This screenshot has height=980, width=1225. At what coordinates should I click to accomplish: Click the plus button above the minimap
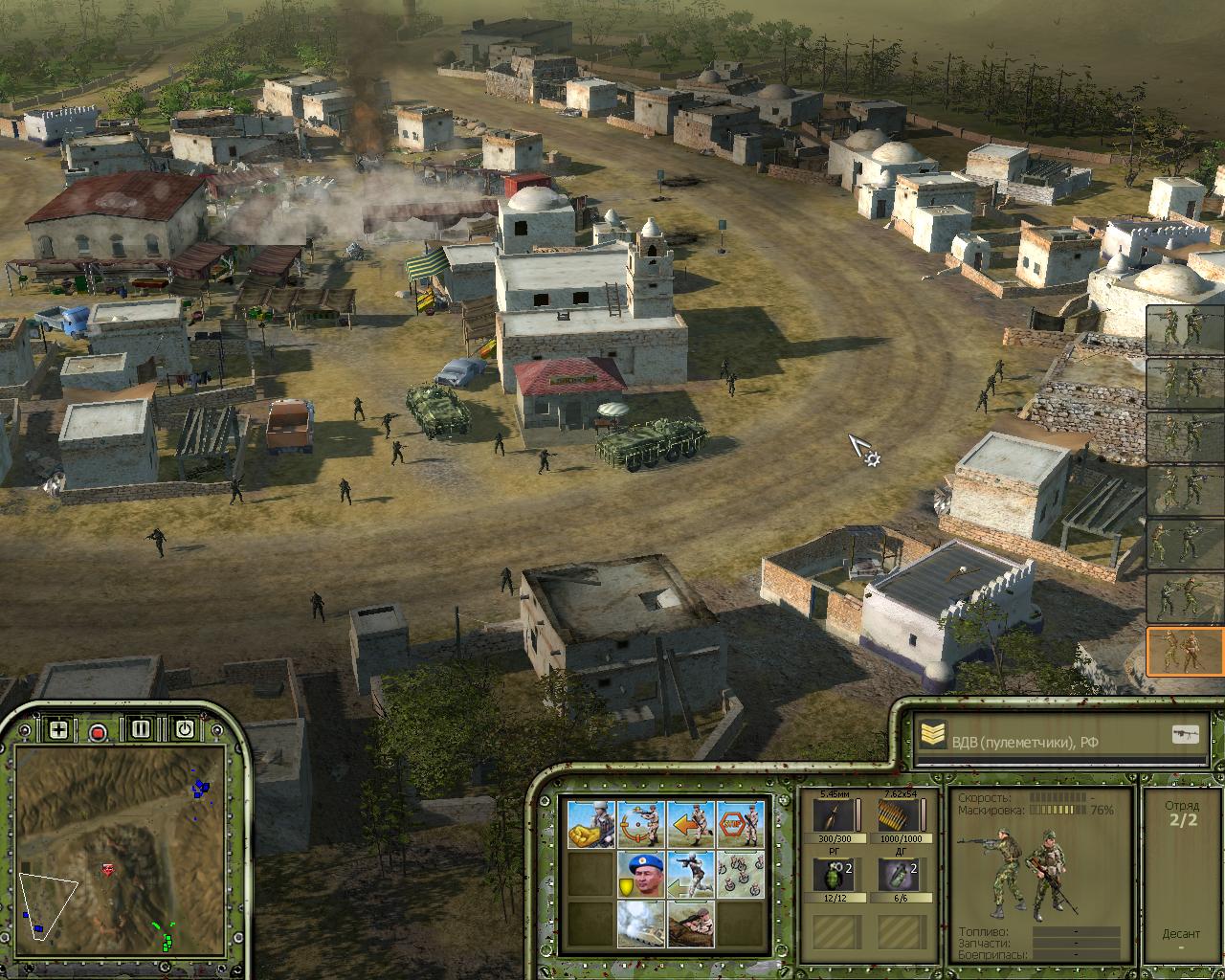(x=58, y=729)
